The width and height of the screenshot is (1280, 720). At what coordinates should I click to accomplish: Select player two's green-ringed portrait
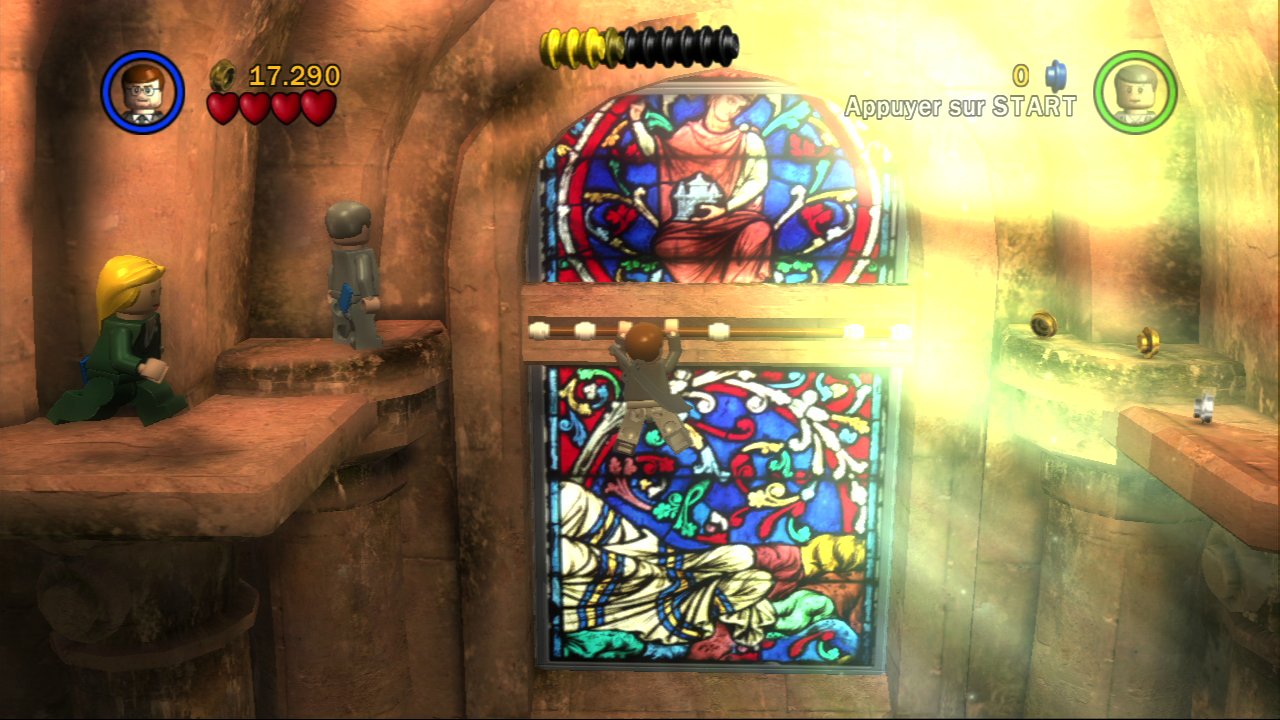pyautogui.click(x=1135, y=92)
